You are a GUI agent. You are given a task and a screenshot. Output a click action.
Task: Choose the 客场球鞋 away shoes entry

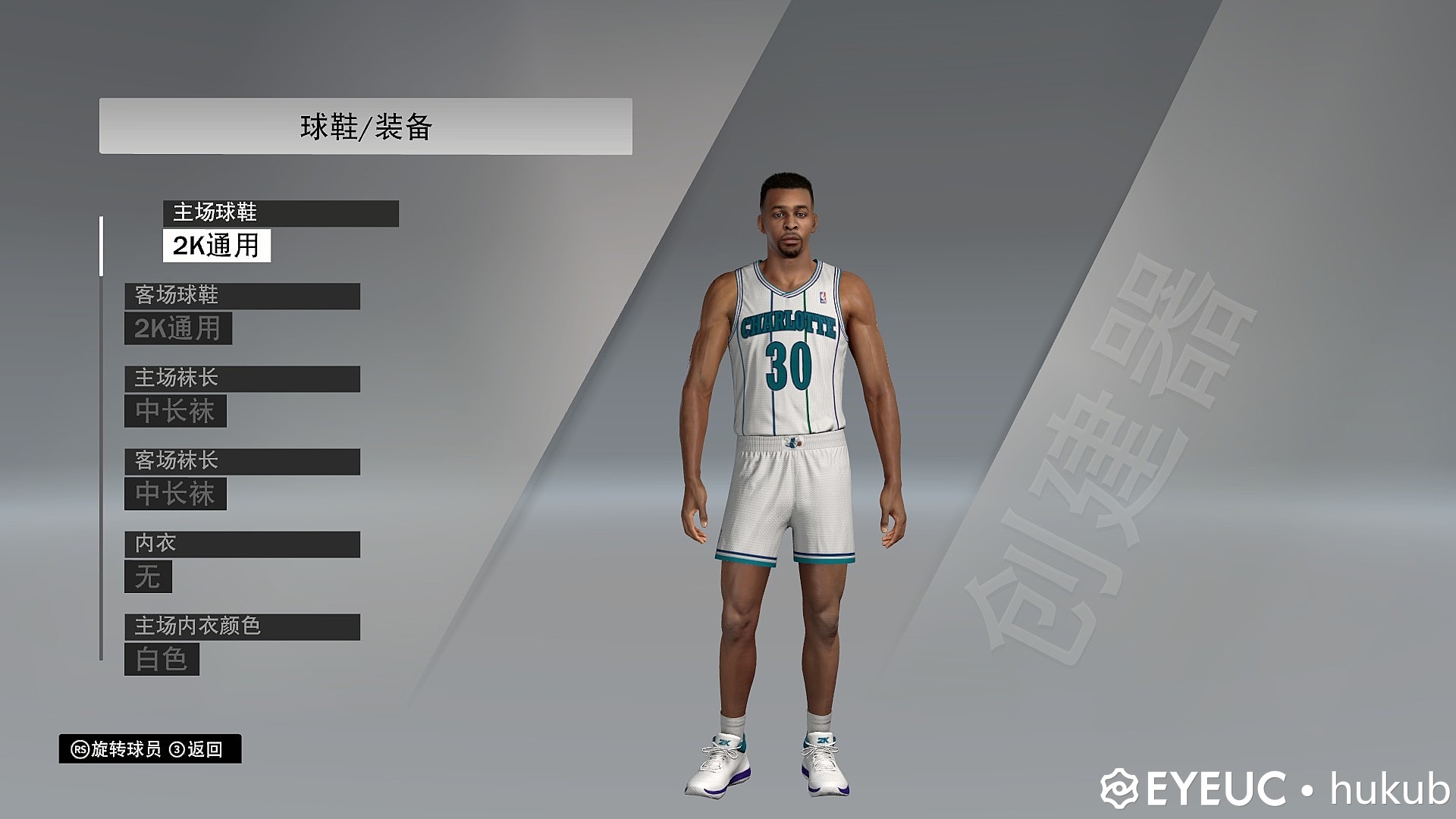tap(242, 296)
